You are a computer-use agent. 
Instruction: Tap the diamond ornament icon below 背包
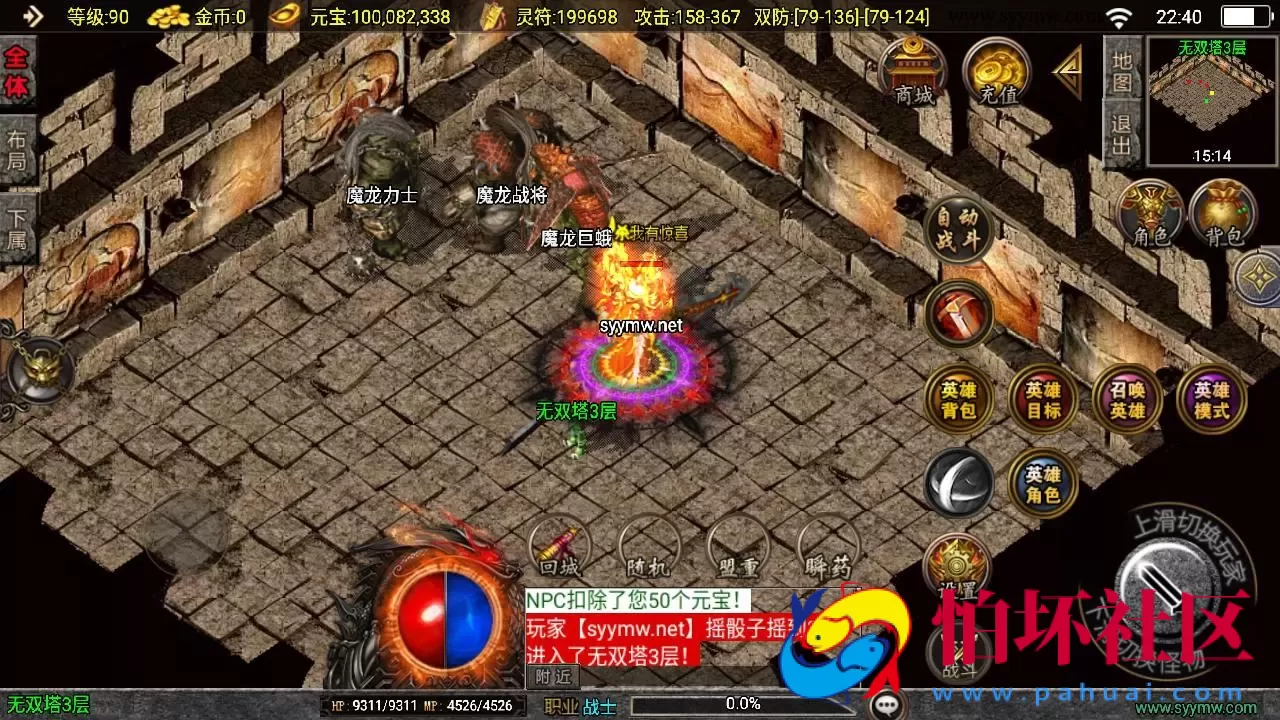coord(1258,275)
